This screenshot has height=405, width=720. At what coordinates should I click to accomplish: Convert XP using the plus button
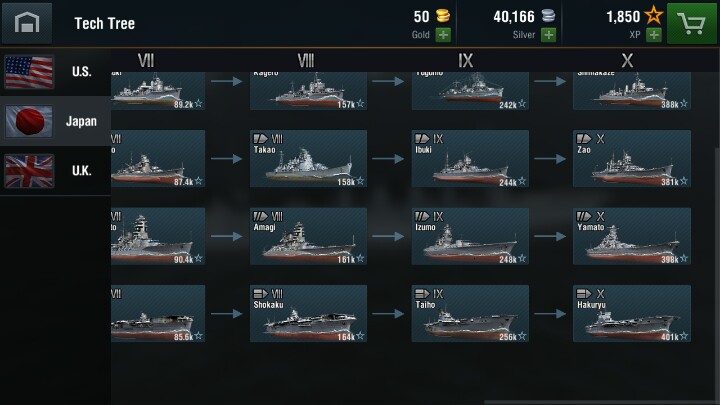pos(654,34)
